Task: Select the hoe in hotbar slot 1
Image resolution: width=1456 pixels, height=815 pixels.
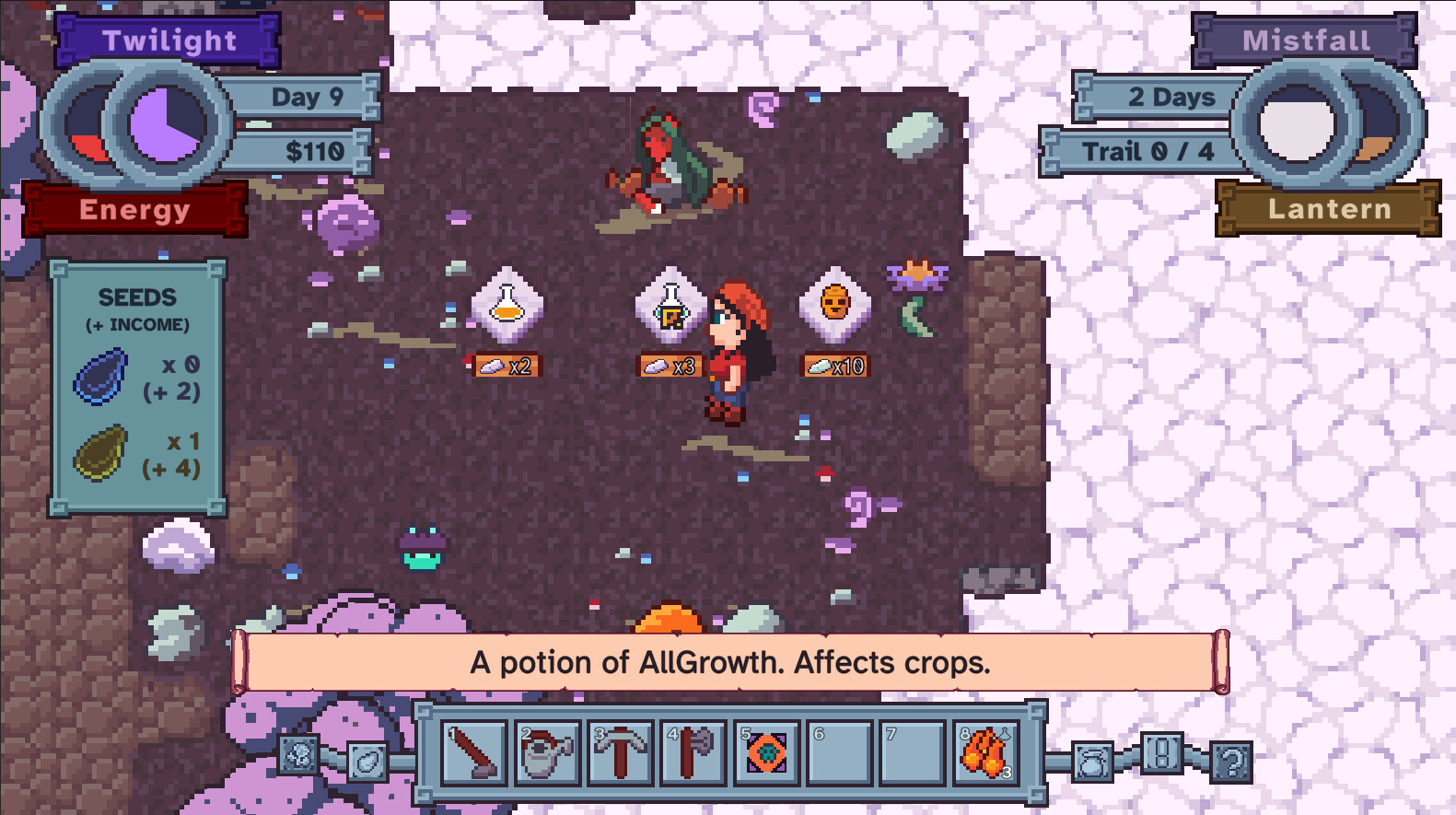Action: [x=475, y=755]
